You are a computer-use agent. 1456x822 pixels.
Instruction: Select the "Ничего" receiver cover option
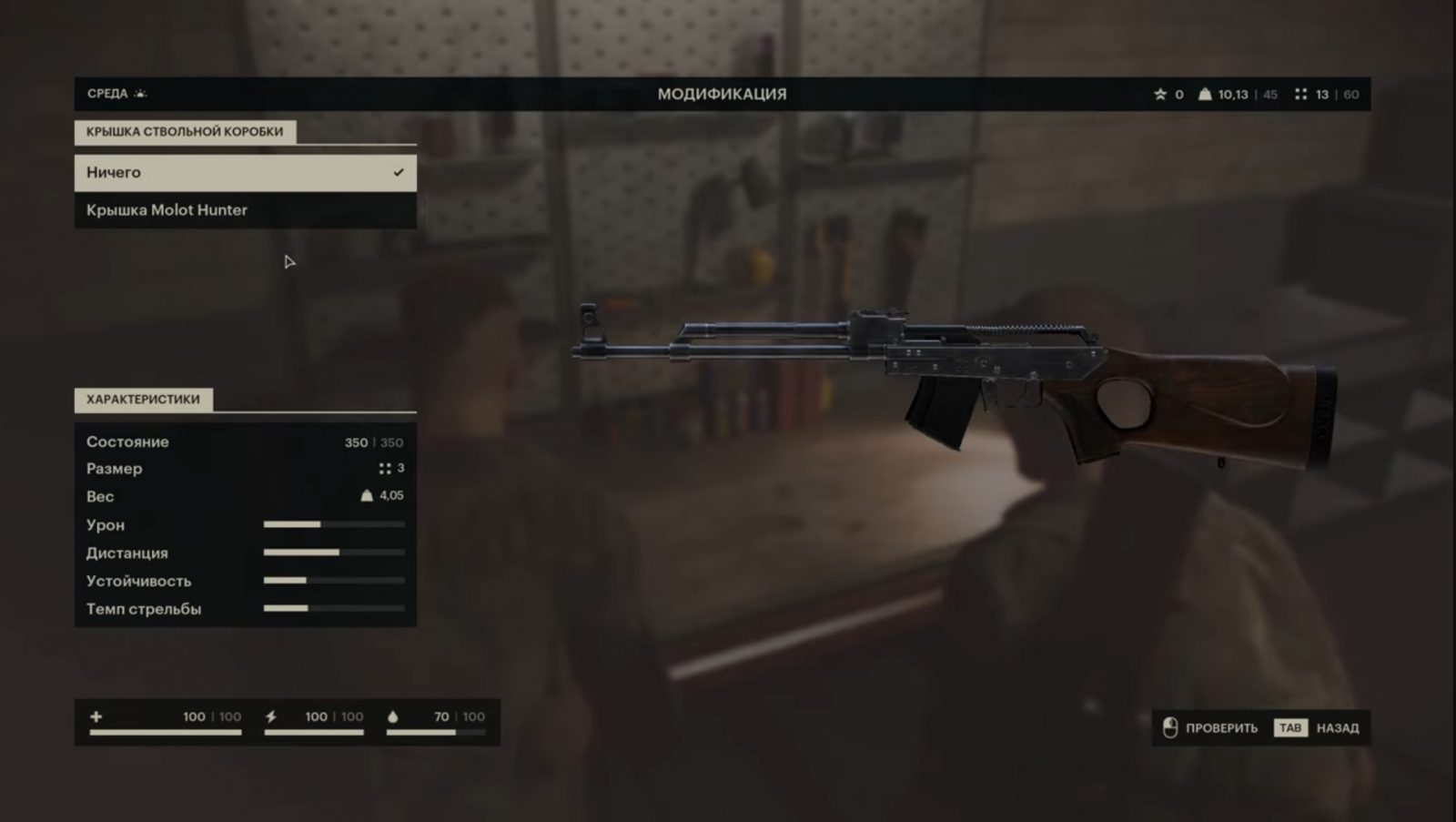[x=245, y=173]
